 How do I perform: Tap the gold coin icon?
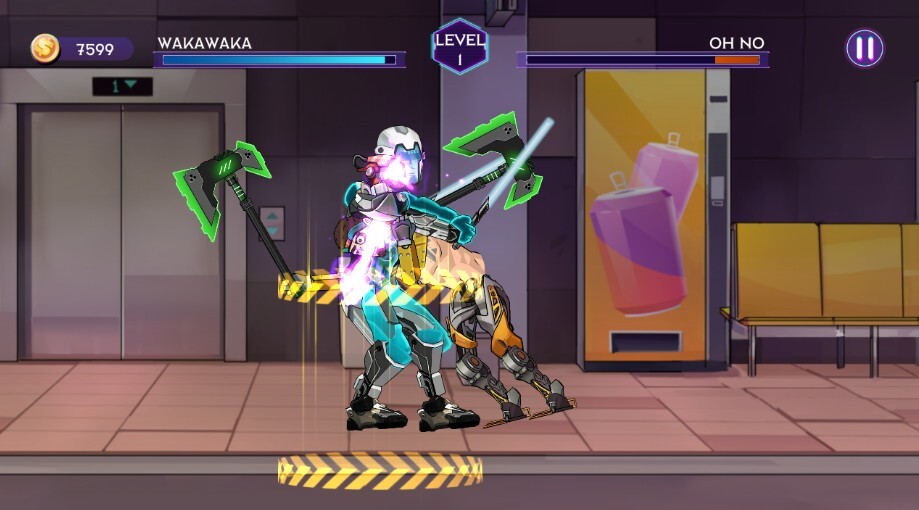point(45,48)
